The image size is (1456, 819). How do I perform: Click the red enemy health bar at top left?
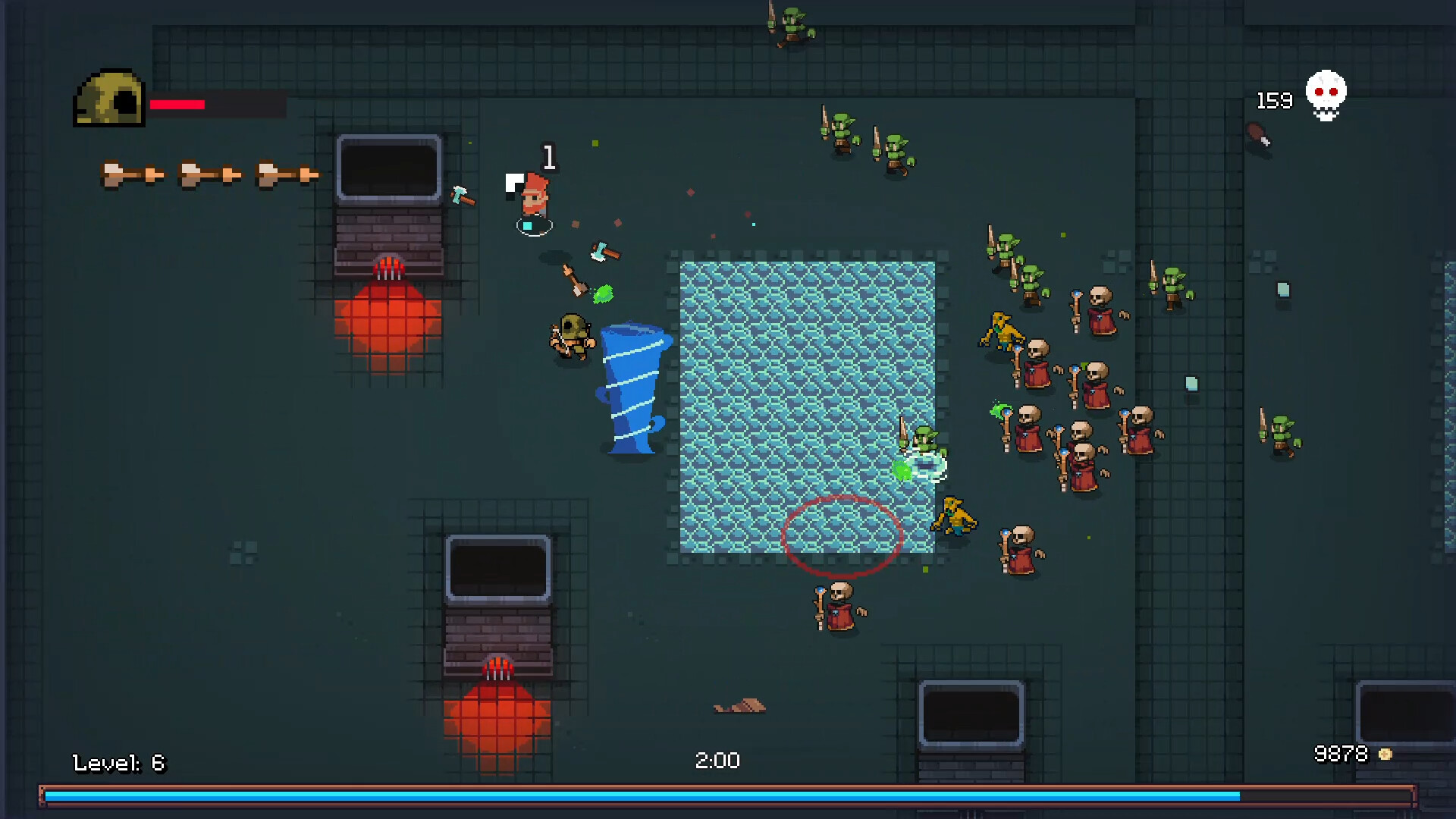tap(177, 105)
